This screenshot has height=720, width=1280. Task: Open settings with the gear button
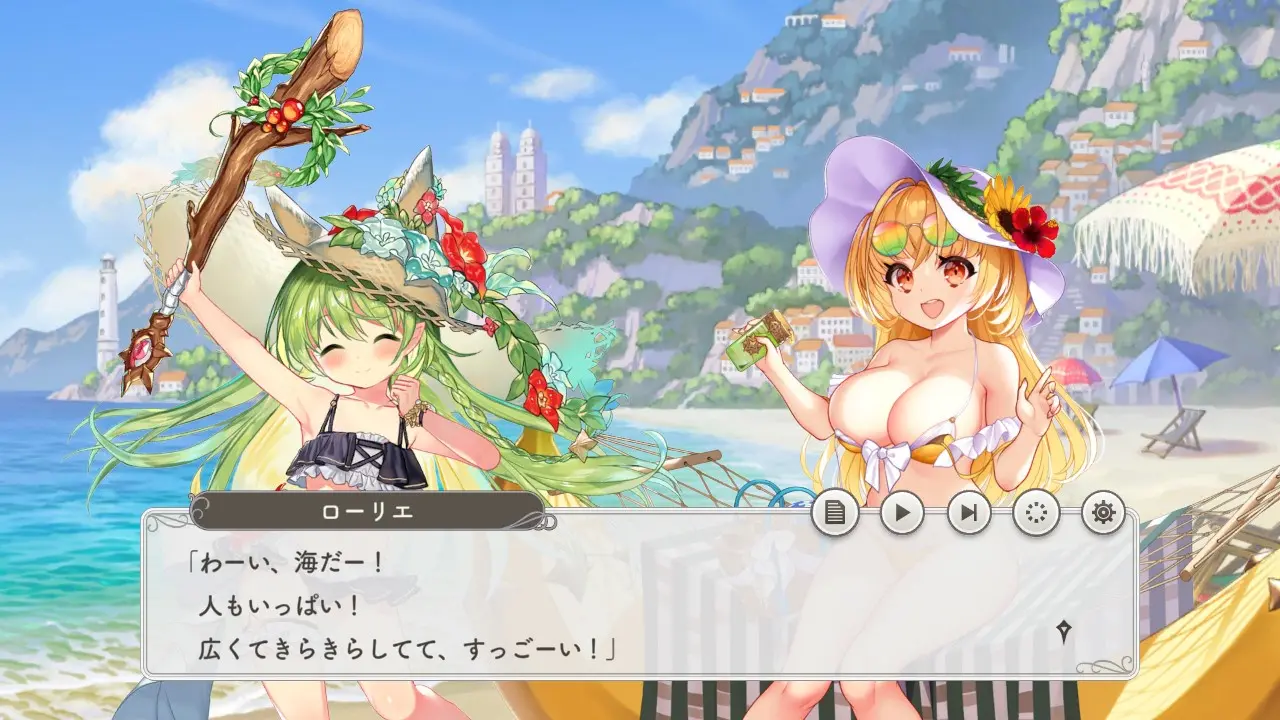(x=1103, y=514)
